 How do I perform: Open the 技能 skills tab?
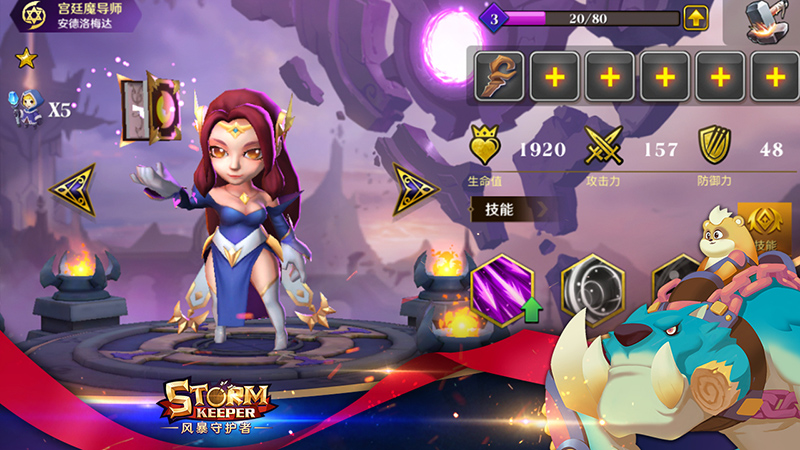tap(499, 209)
